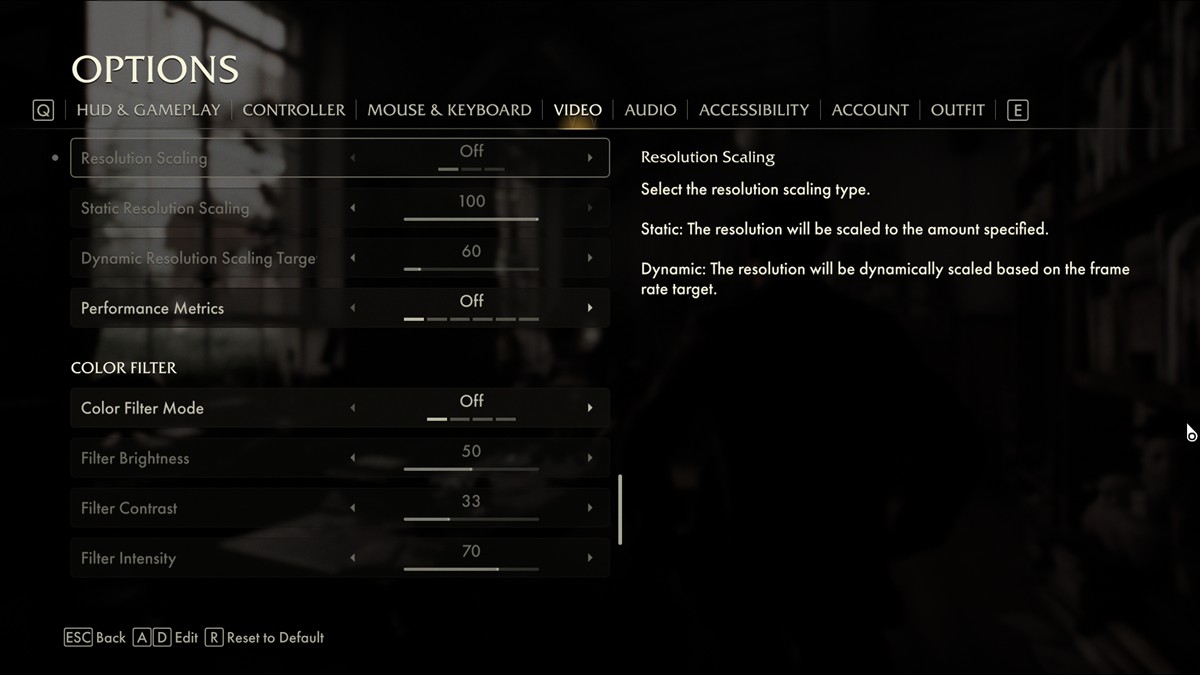Change Color Filter Mode with right arrow
The height and width of the screenshot is (675, 1200).
[590, 408]
